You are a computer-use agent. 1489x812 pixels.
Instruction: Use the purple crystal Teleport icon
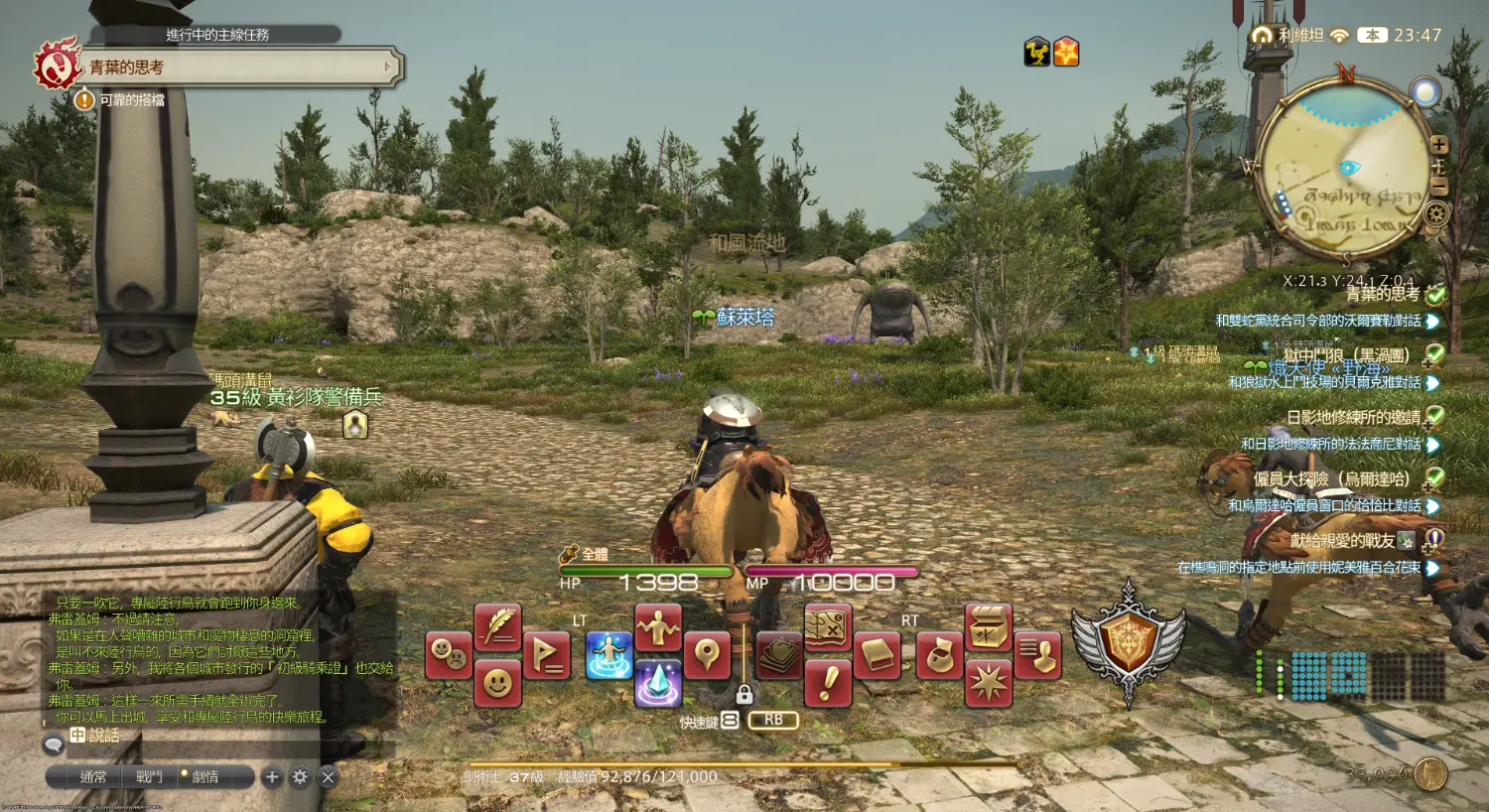click(657, 683)
